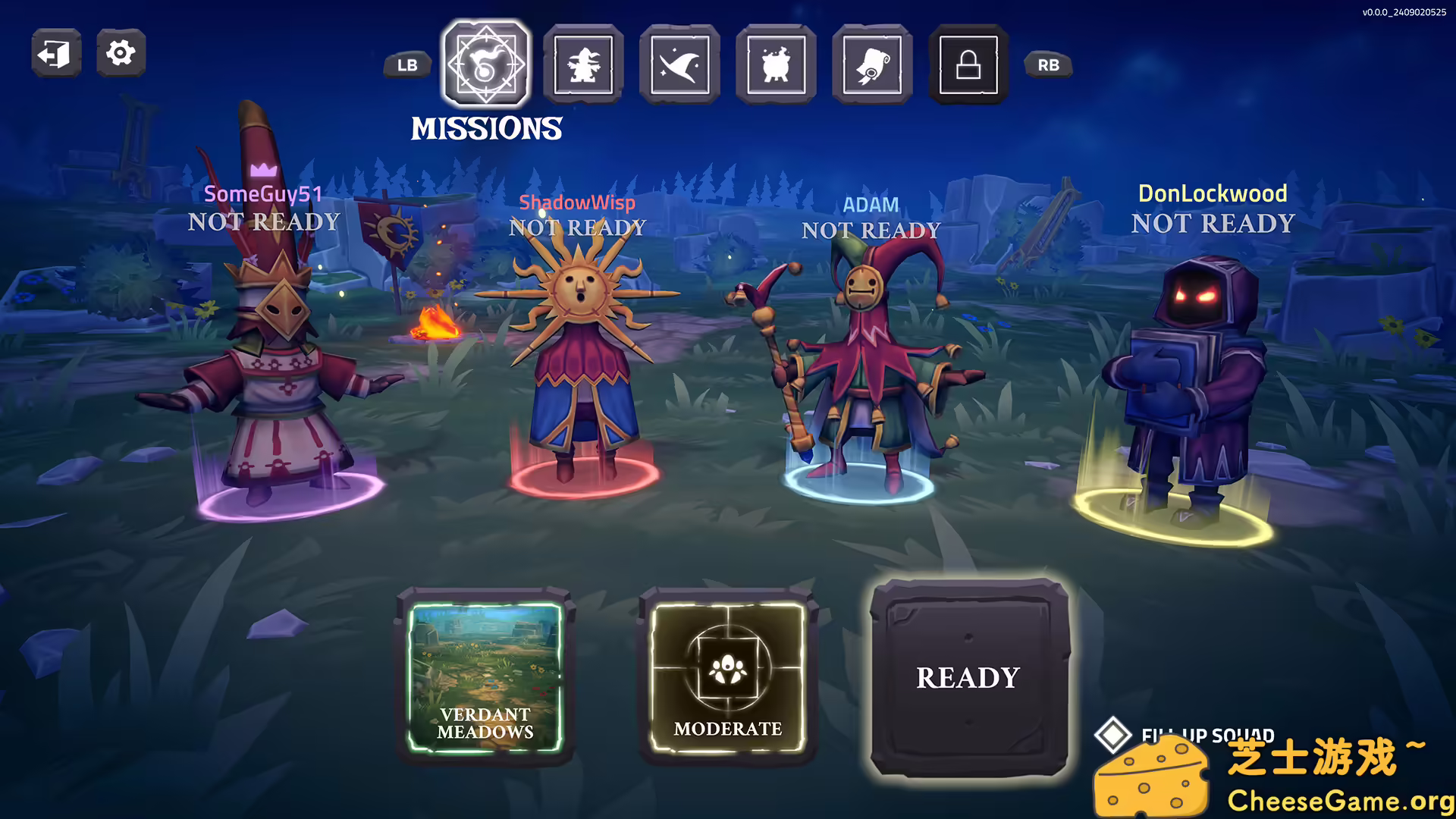The image size is (1456, 819).
Task: Toggle SomeGuy51's NOT READY status
Action: point(264,221)
